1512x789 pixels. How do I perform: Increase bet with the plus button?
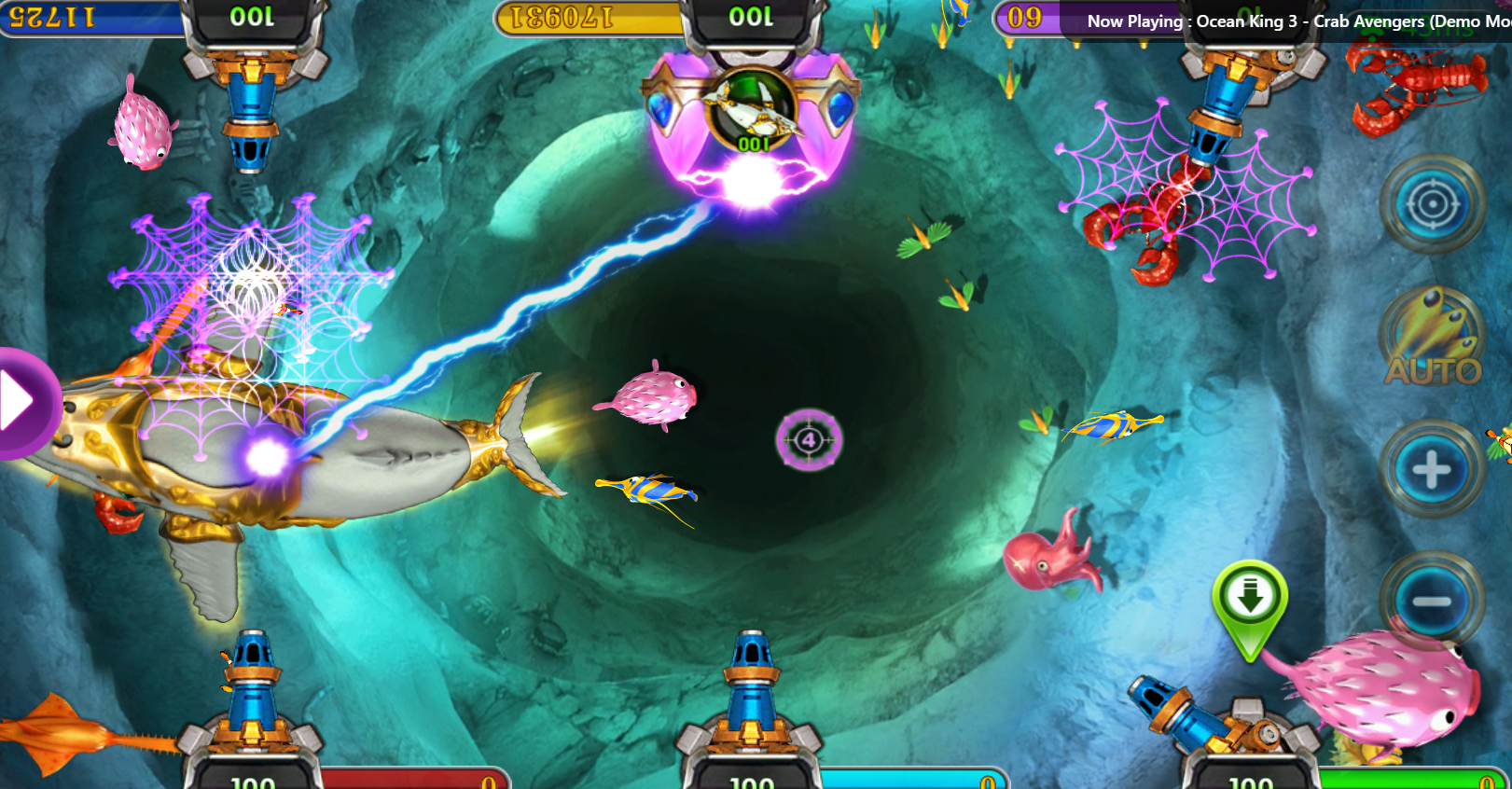[x=1432, y=469]
